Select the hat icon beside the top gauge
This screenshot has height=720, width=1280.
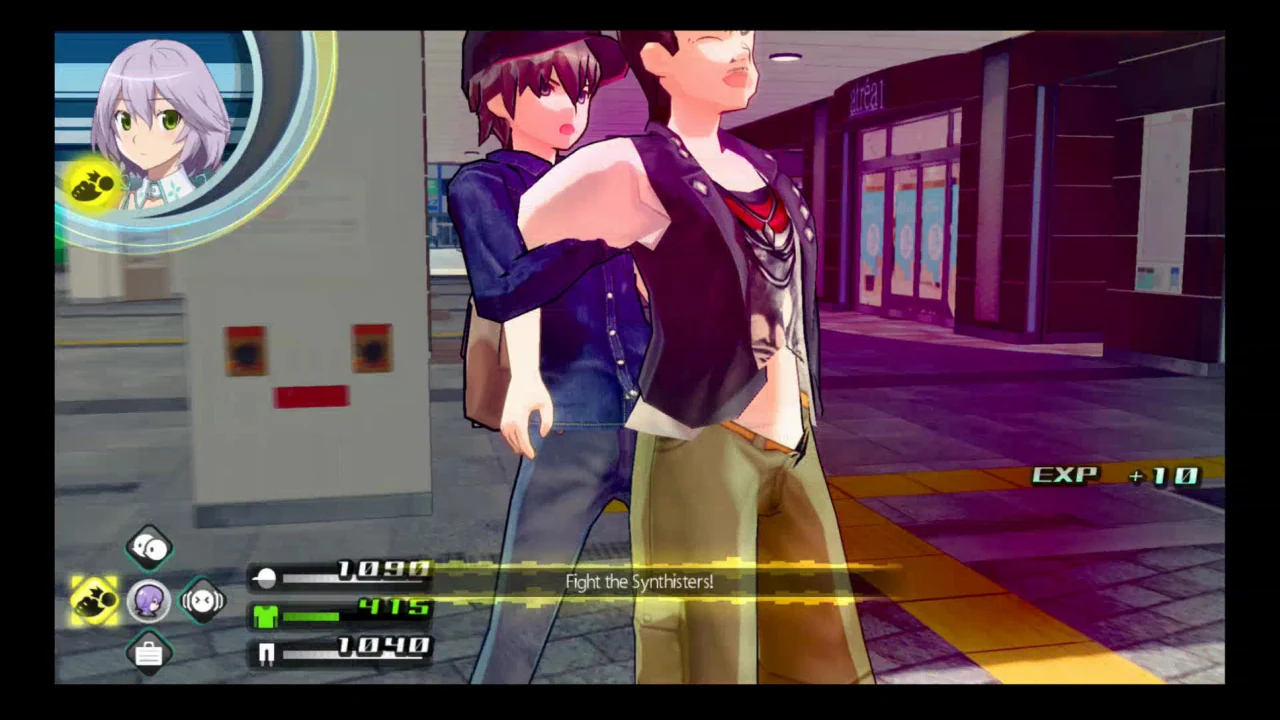point(264,577)
